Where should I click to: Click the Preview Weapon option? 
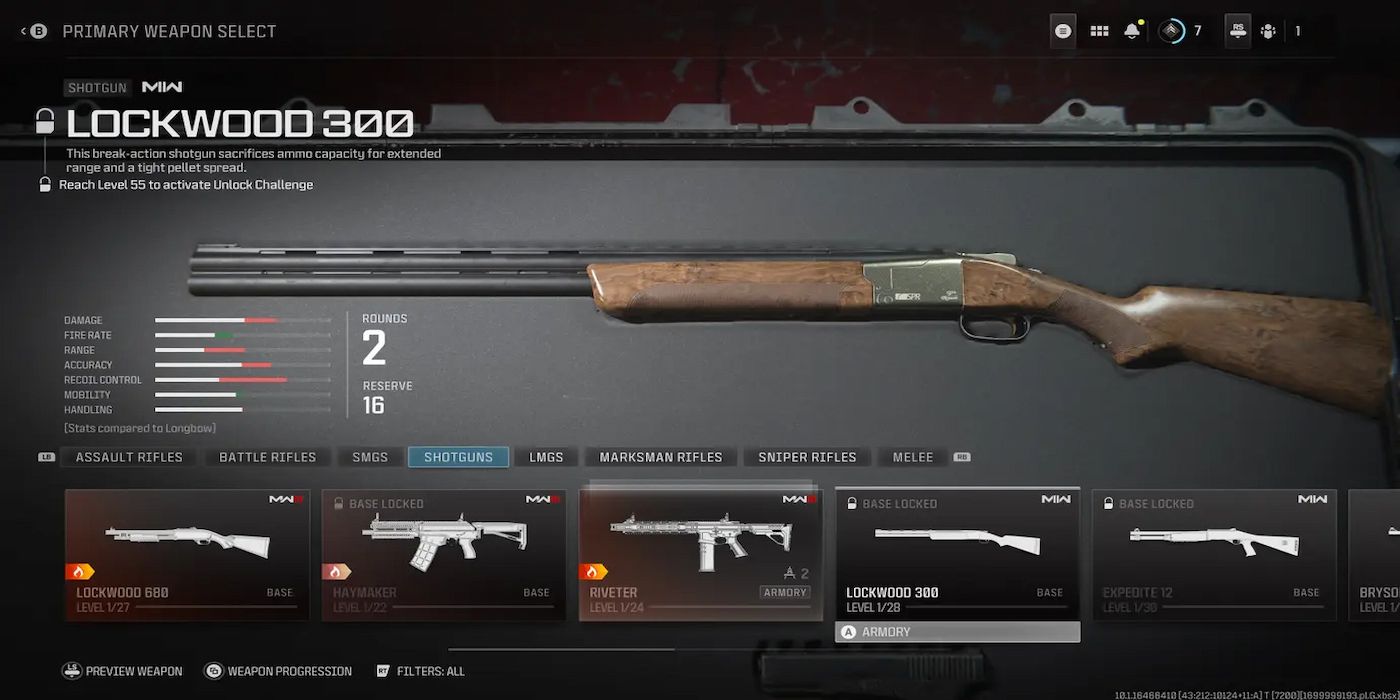tap(123, 671)
